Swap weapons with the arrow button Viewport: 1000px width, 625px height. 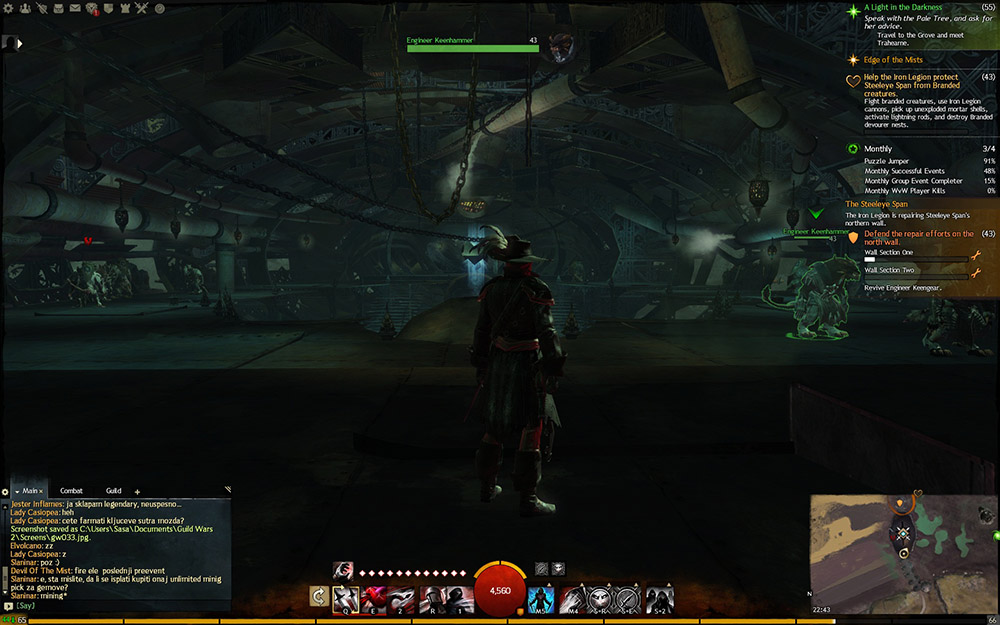pos(319,598)
